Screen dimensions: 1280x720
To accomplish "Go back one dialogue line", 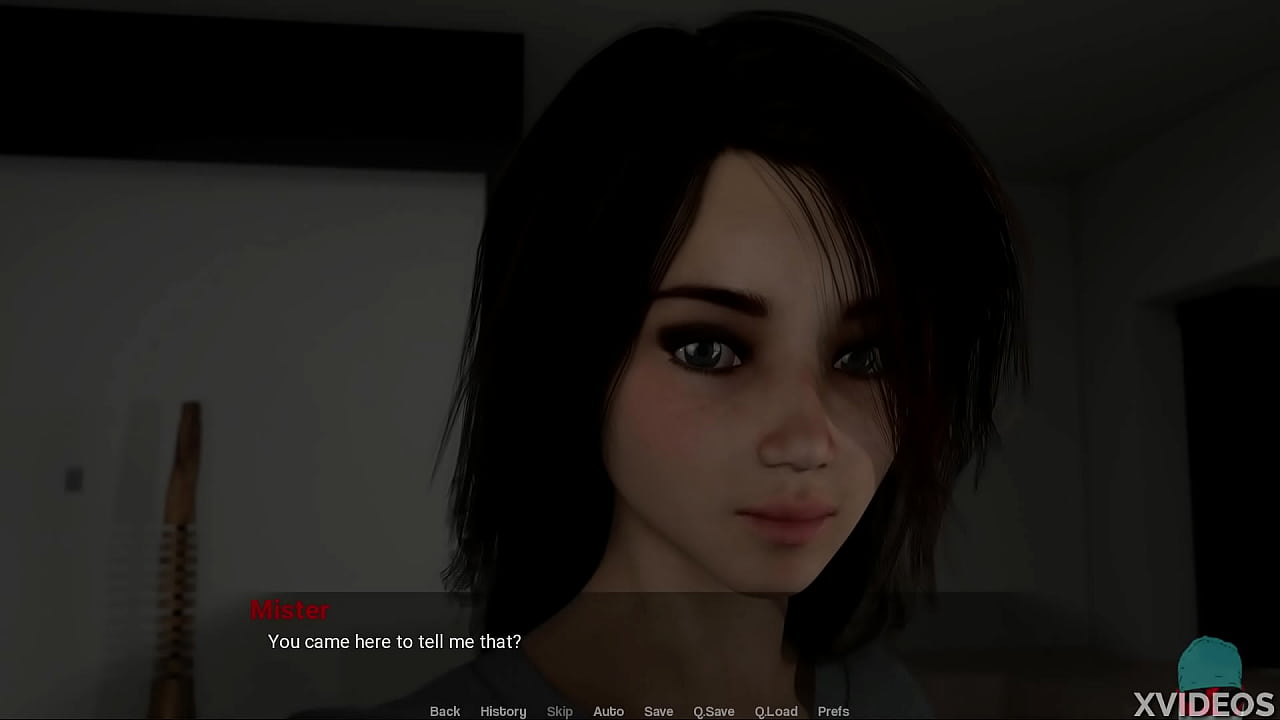I will pyautogui.click(x=445, y=711).
